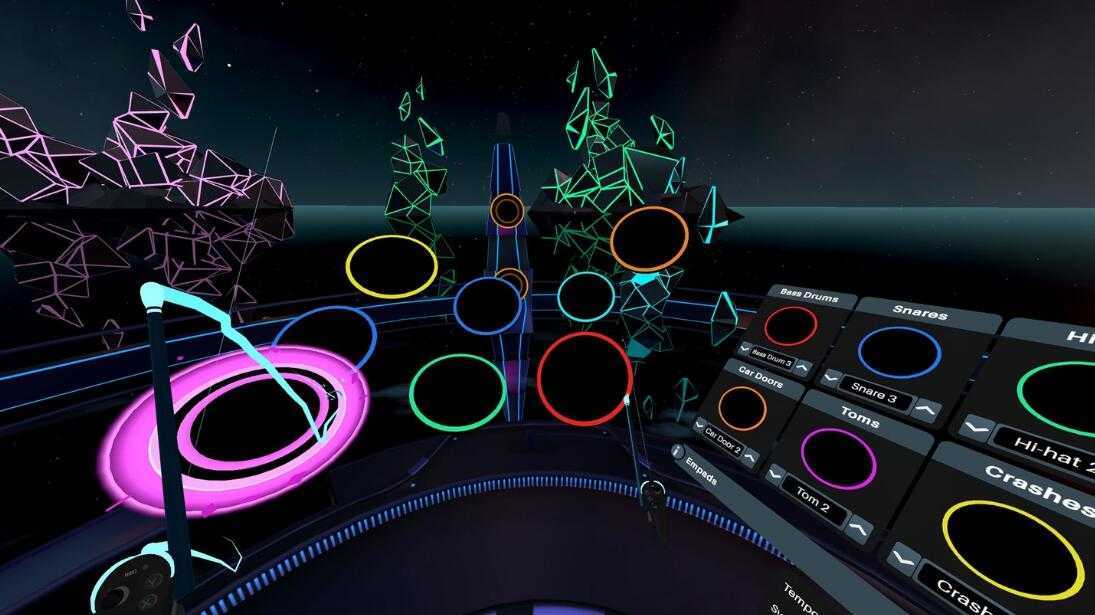Image resolution: width=1095 pixels, height=615 pixels.
Task: Click the down arrow beside Bass Drum 3
Action: (744, 349)
